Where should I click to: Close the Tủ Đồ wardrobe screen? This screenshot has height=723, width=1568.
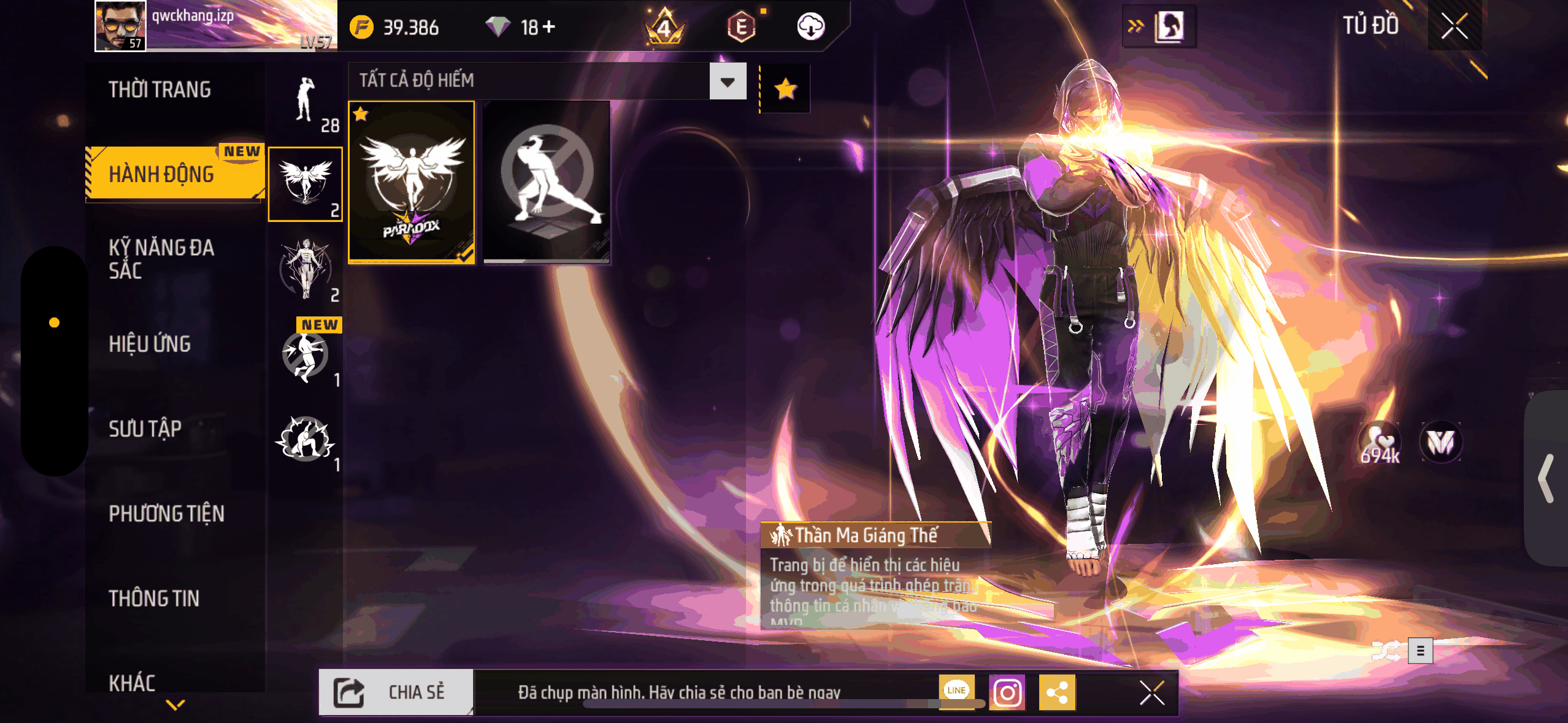1454,26
